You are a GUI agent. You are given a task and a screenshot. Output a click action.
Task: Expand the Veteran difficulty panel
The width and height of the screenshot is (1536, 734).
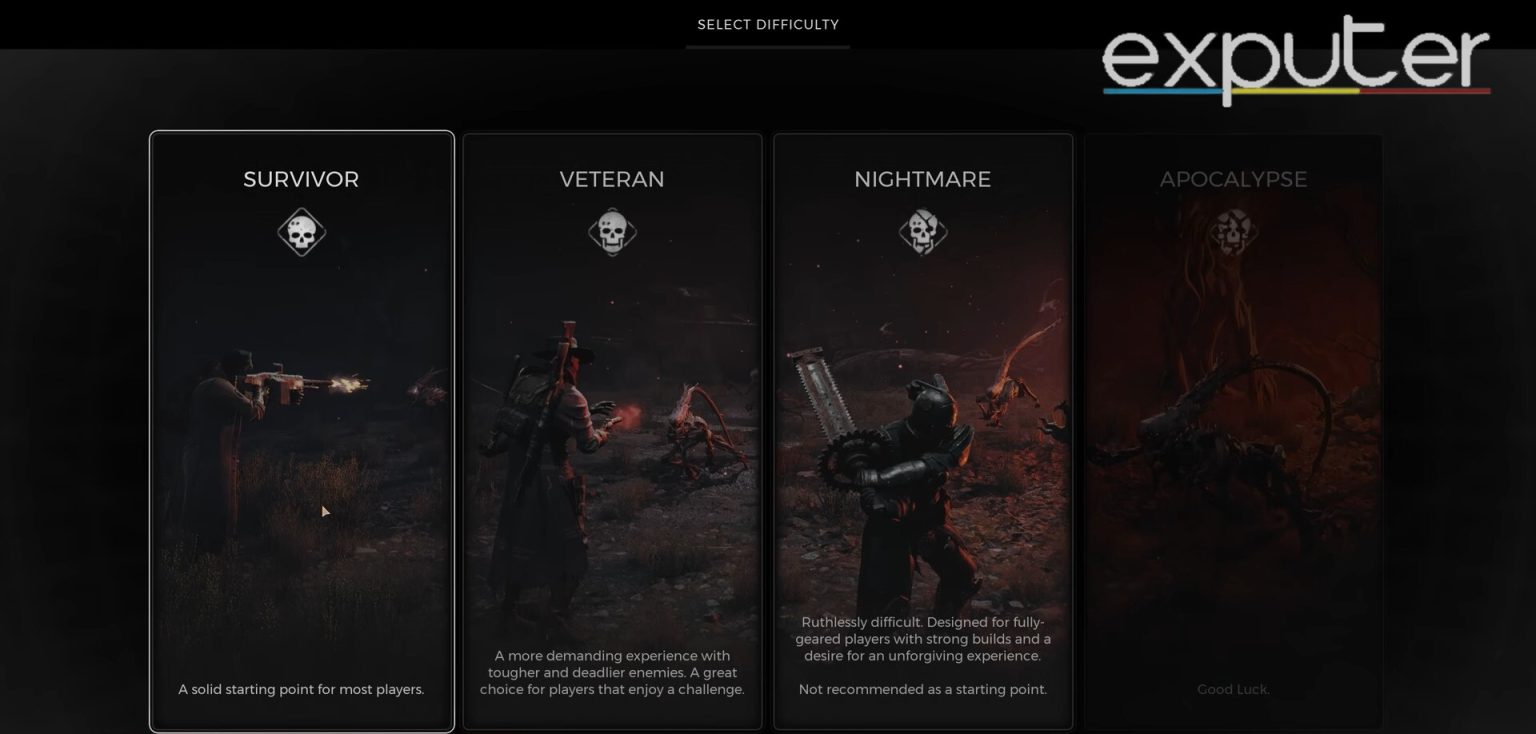click(612, 430)
